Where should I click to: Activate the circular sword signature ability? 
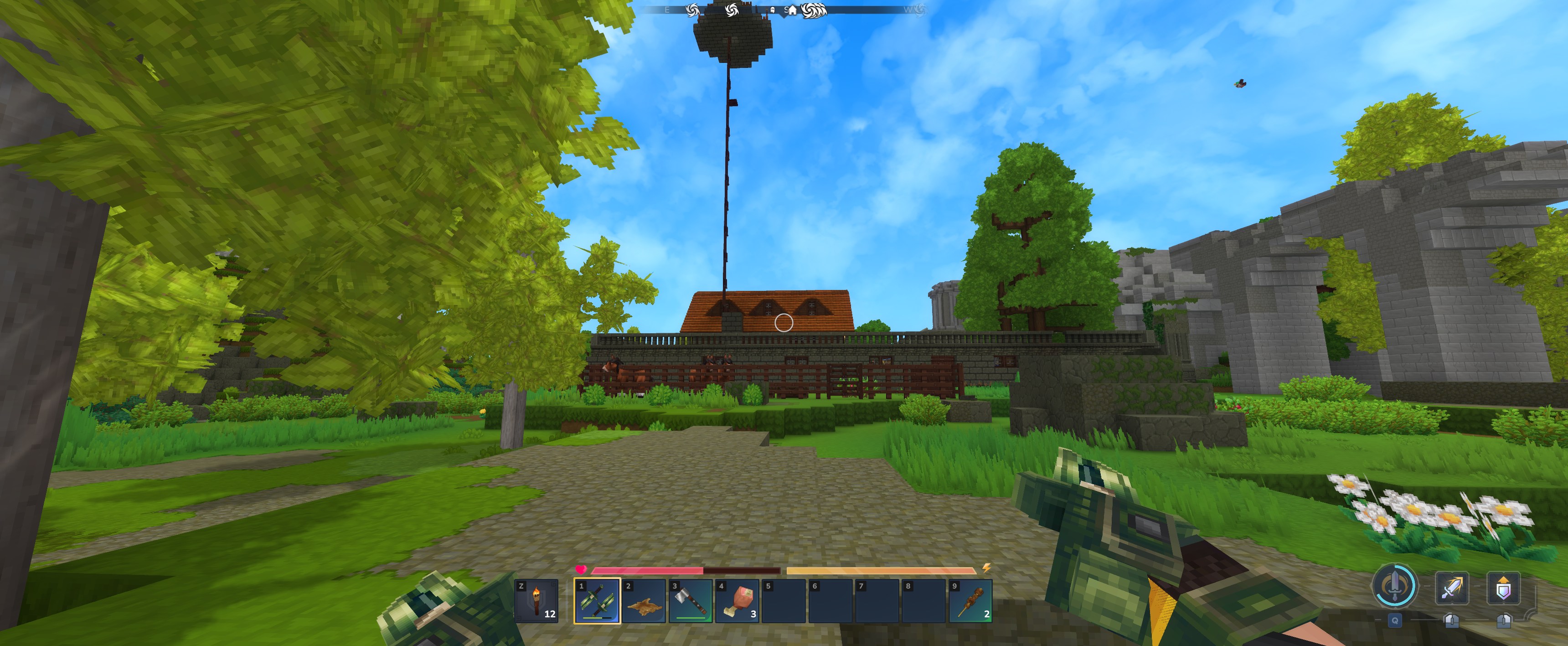click(1394, 586)
